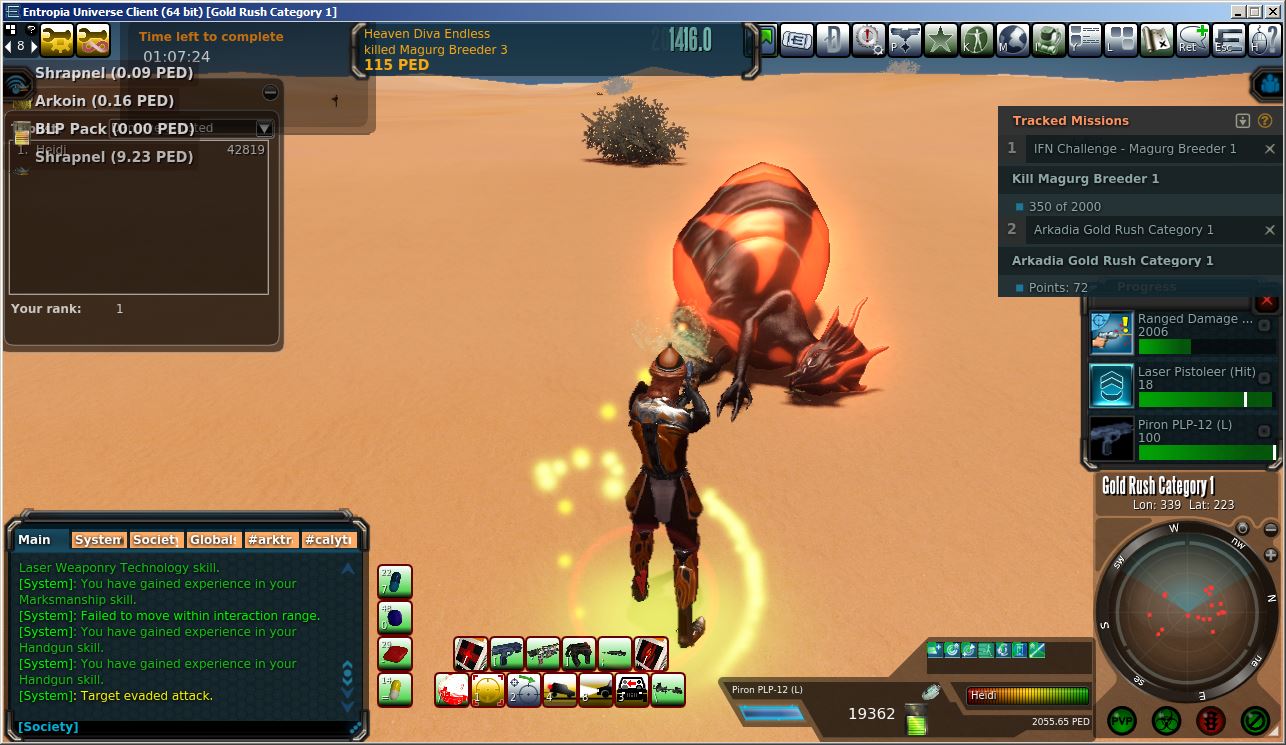This screenshot has height=745, width=1286.
Task: Open the planet globe toolbar icon
Action: (1012, 40)
